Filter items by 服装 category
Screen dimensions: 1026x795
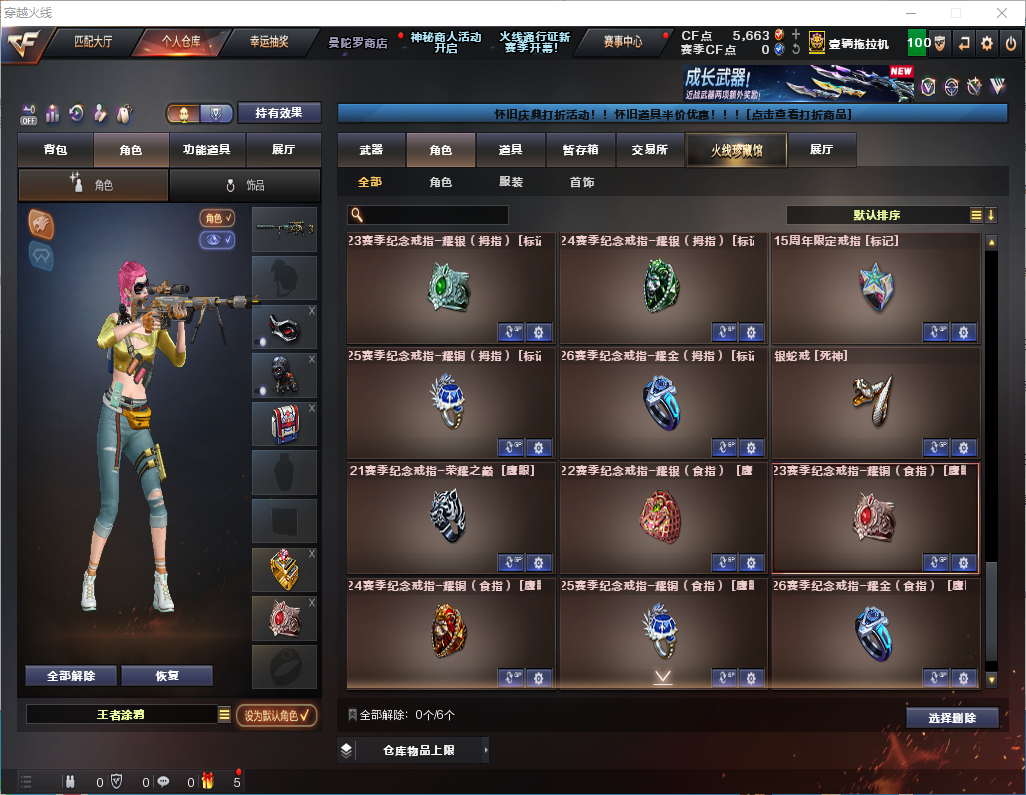(511, 182)
